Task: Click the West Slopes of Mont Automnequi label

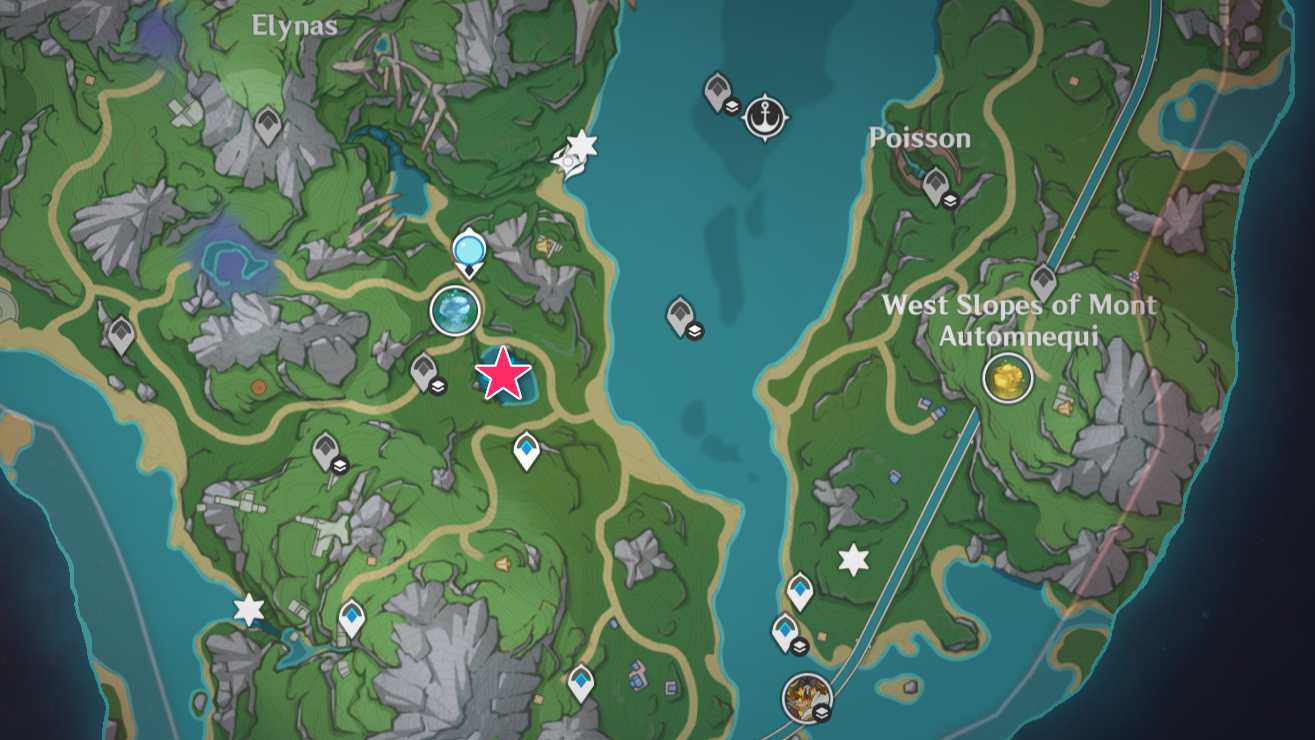Action: [x=1022, y=318]
